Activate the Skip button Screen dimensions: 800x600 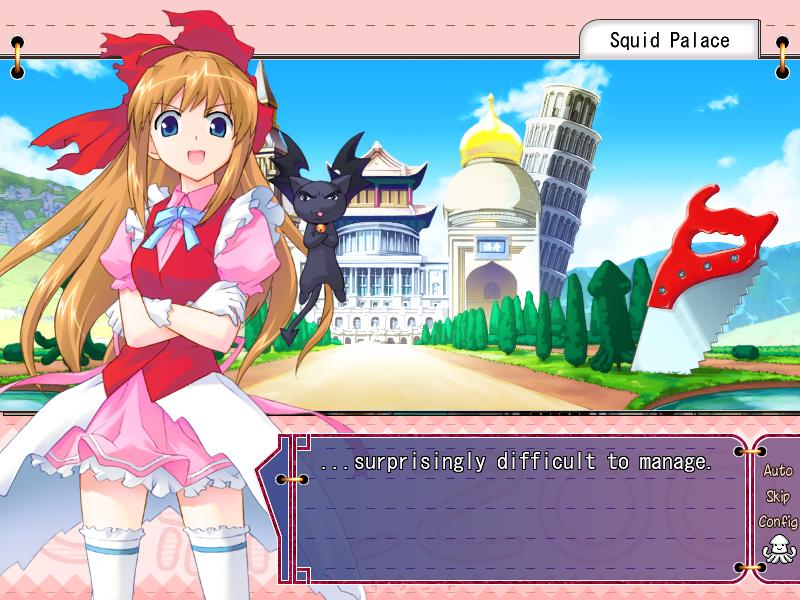click(x=777, y=496)
